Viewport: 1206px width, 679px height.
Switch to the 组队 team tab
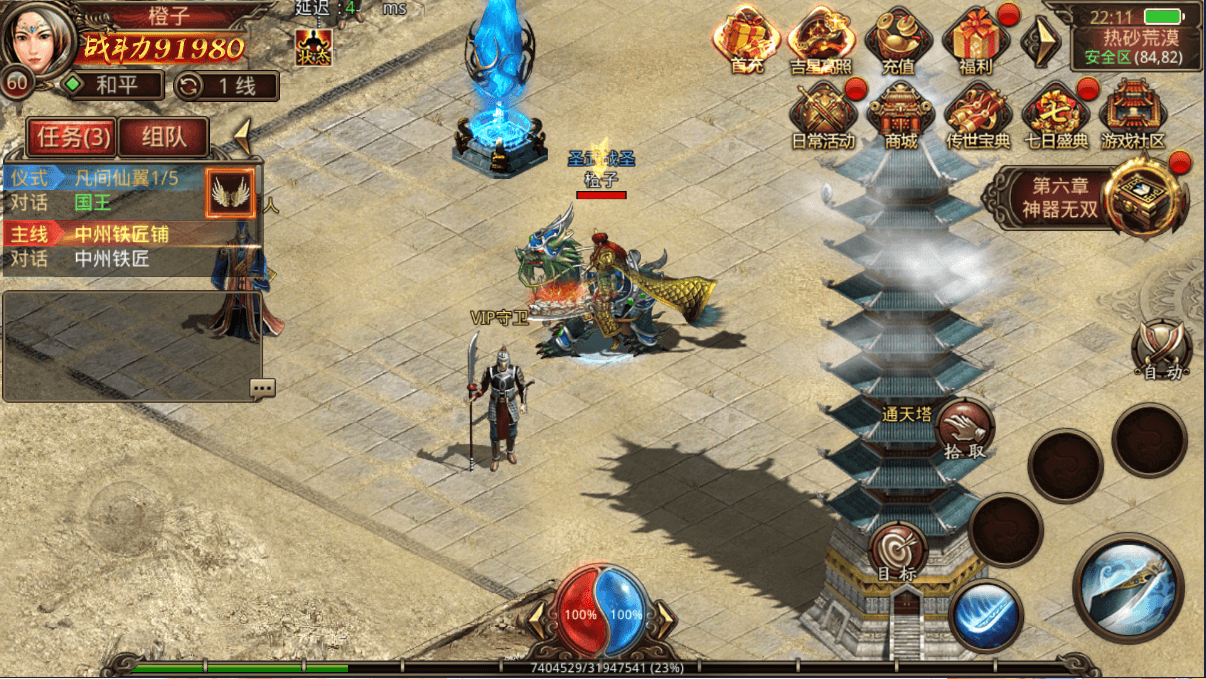click(x=163, y=137)
